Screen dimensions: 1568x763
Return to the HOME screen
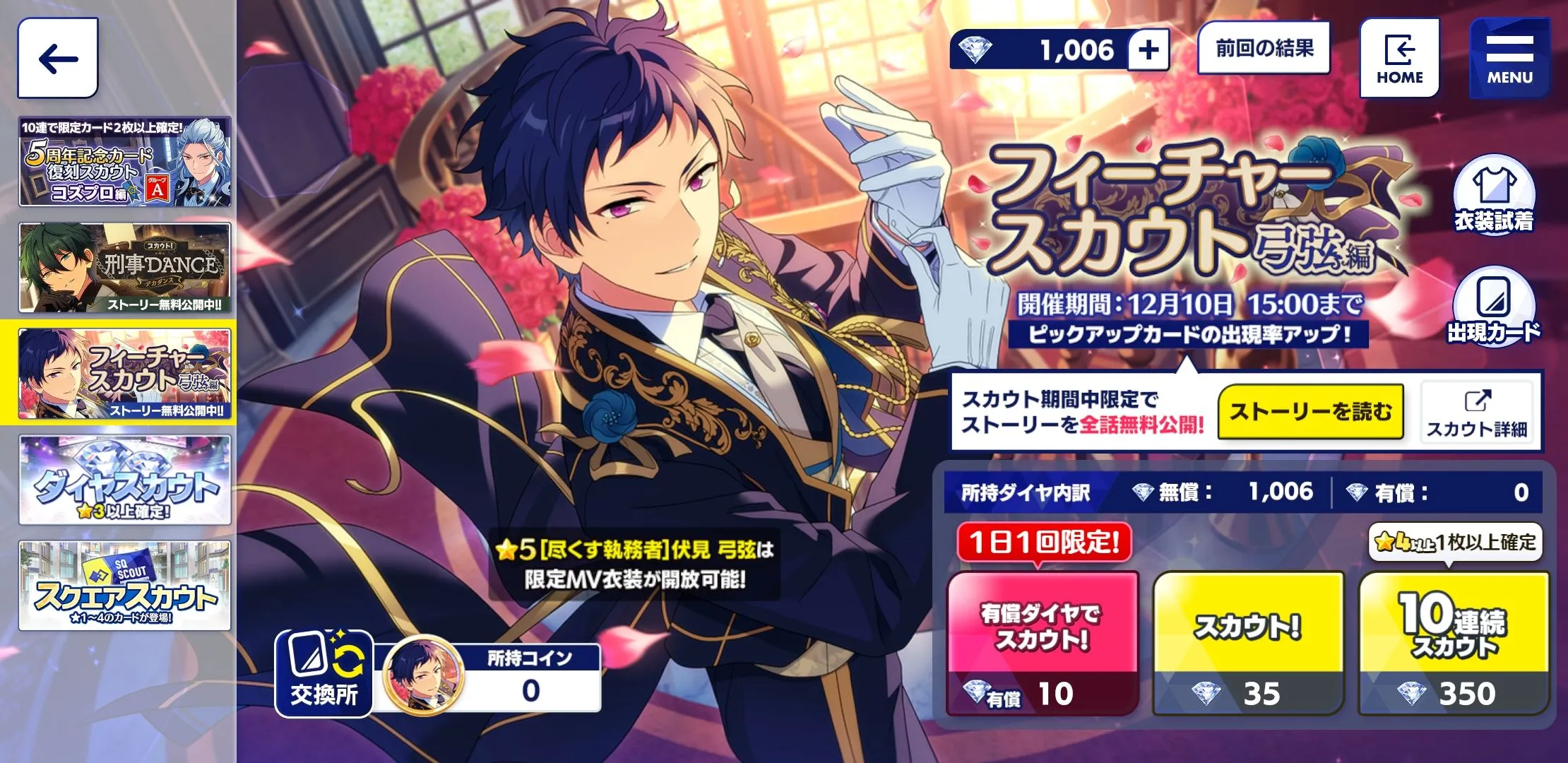click(x=1399, y=58)
